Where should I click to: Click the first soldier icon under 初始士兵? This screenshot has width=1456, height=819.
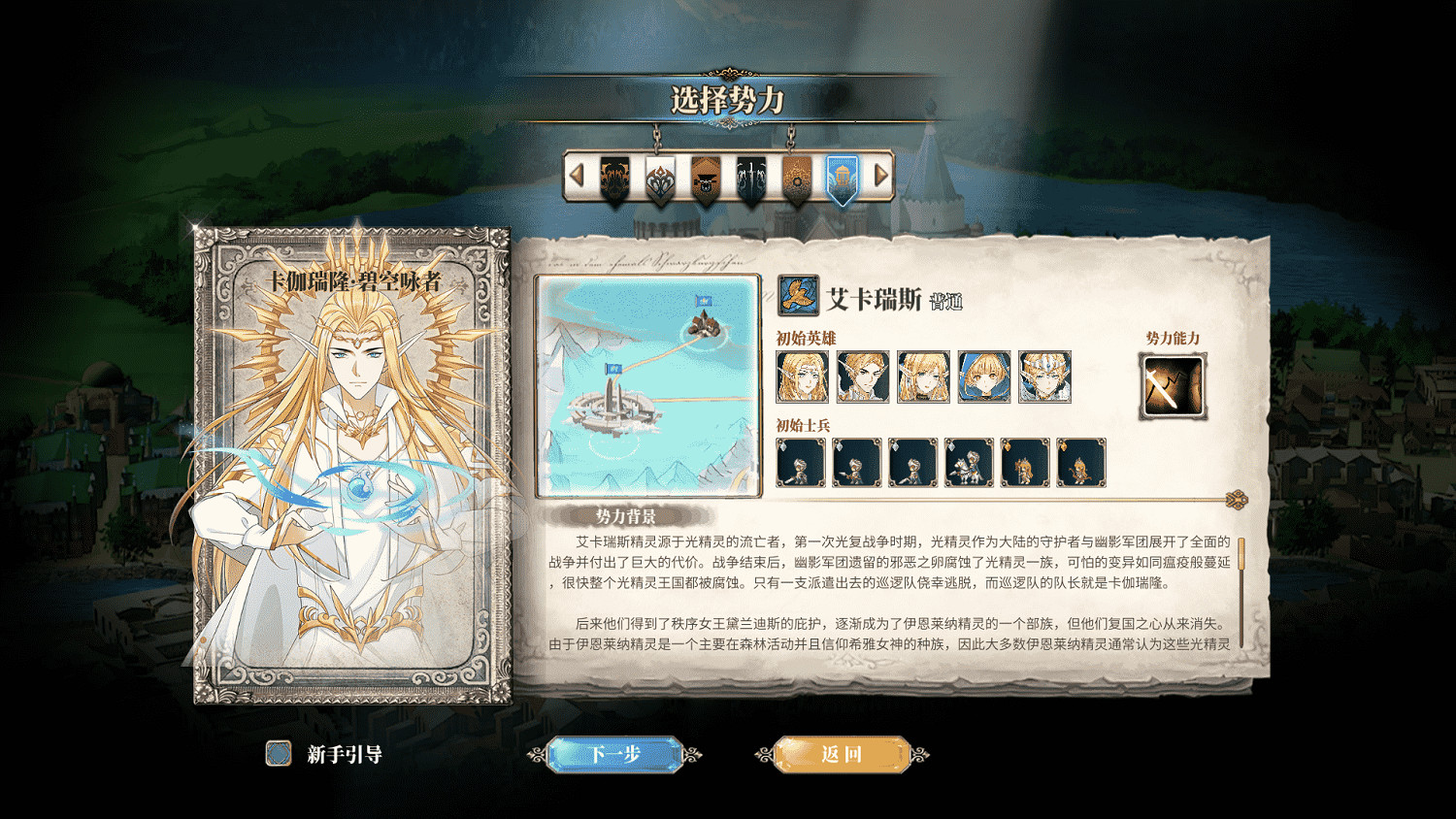coord(801,464)
